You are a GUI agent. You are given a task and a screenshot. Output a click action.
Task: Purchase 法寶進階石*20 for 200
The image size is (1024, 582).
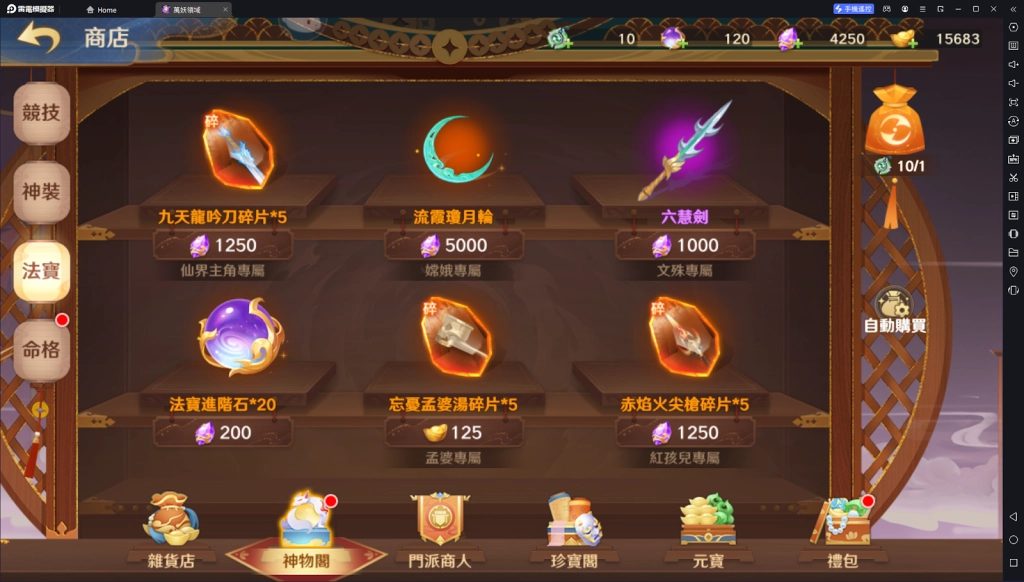(x=223, y=432)
